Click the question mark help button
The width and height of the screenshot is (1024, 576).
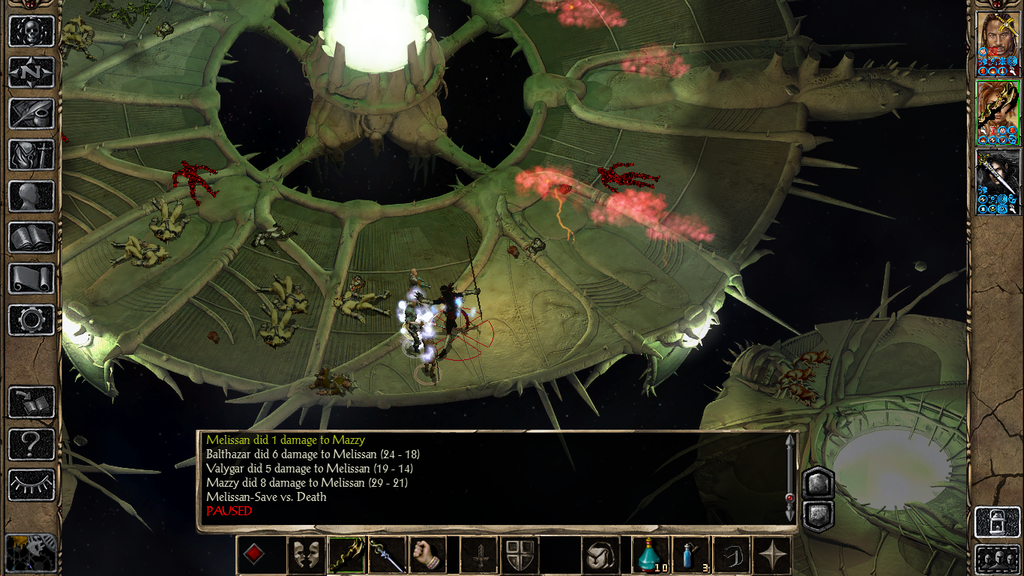click(31, 443)
